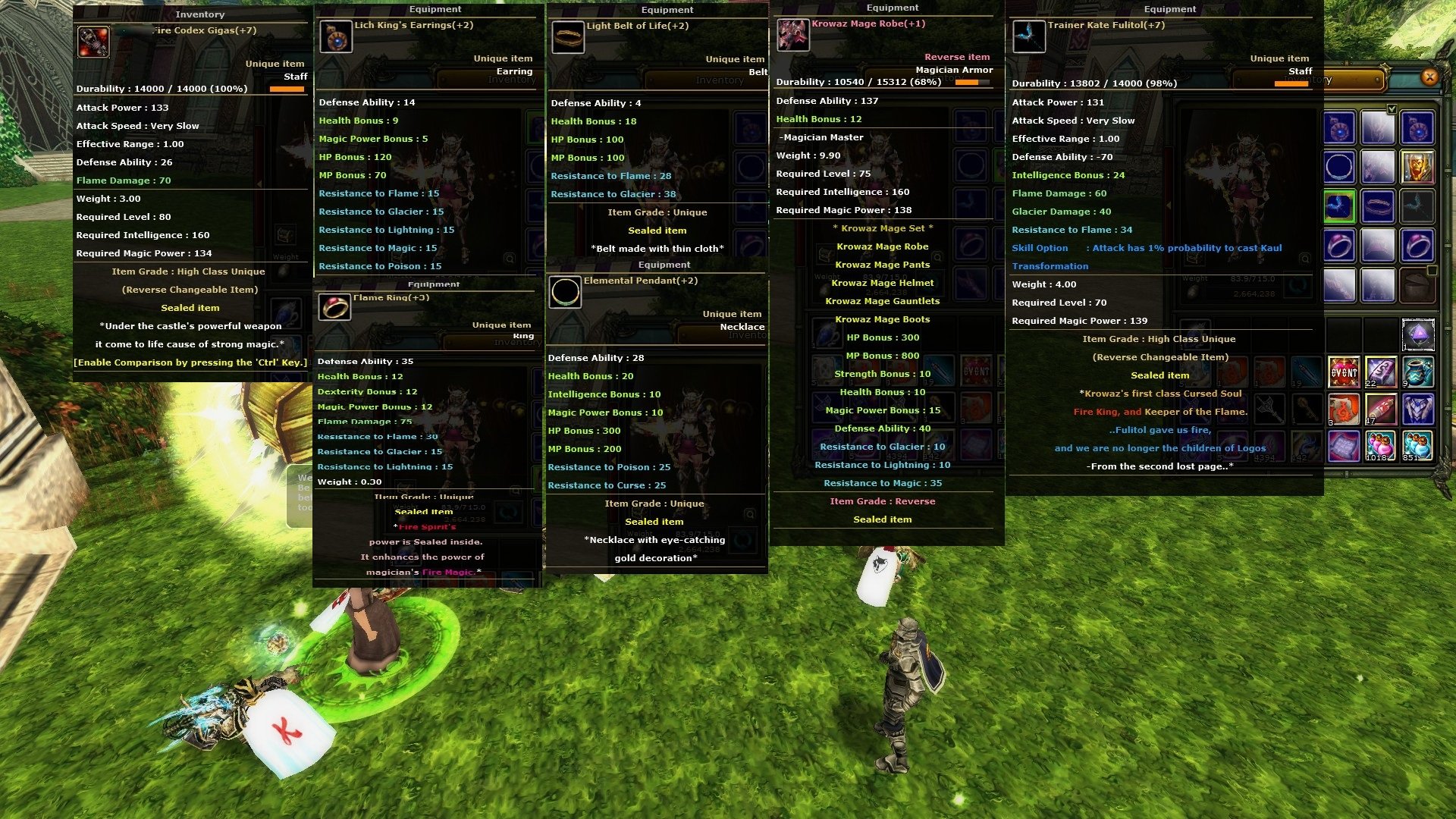Select the red scroll stack of 17
Viewport: 1456px width, 819px height.
[x=1380, y=409]
